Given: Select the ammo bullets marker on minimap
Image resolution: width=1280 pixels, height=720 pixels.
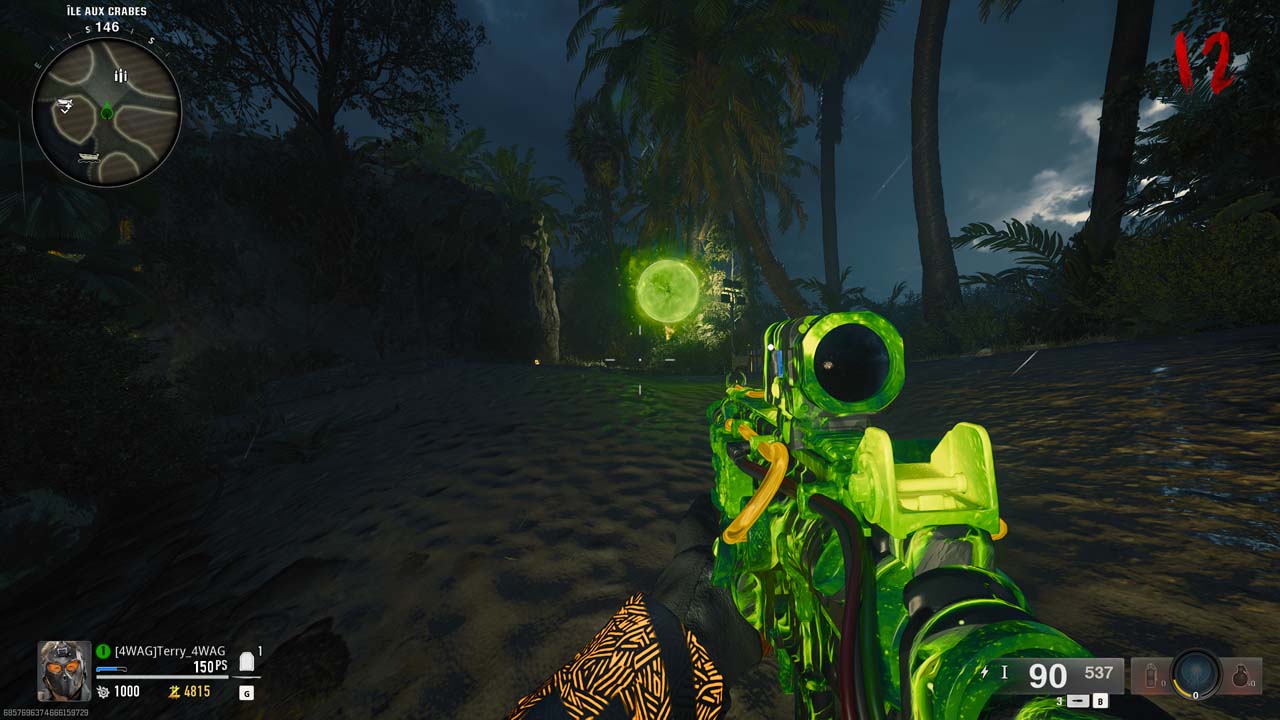Looking at the screenshot, I should click(120, 75).
